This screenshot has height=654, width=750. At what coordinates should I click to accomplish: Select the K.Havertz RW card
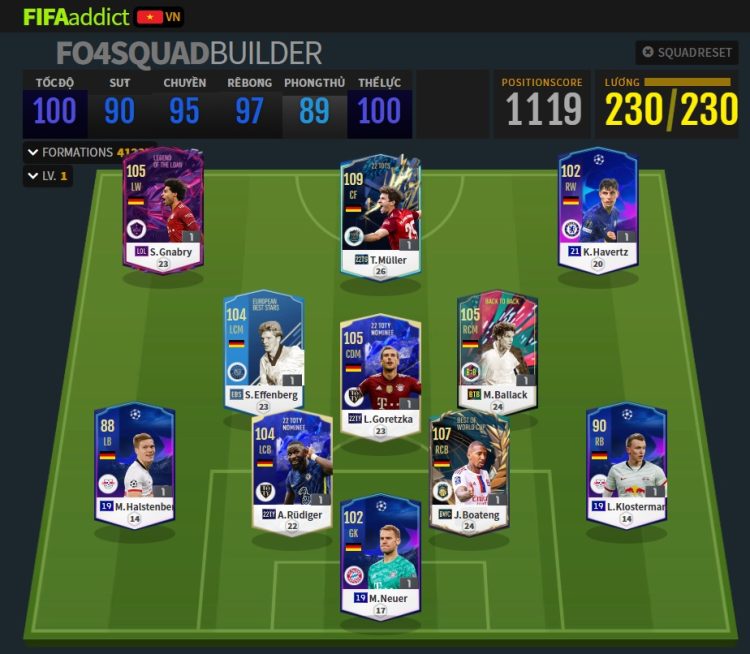598,210
